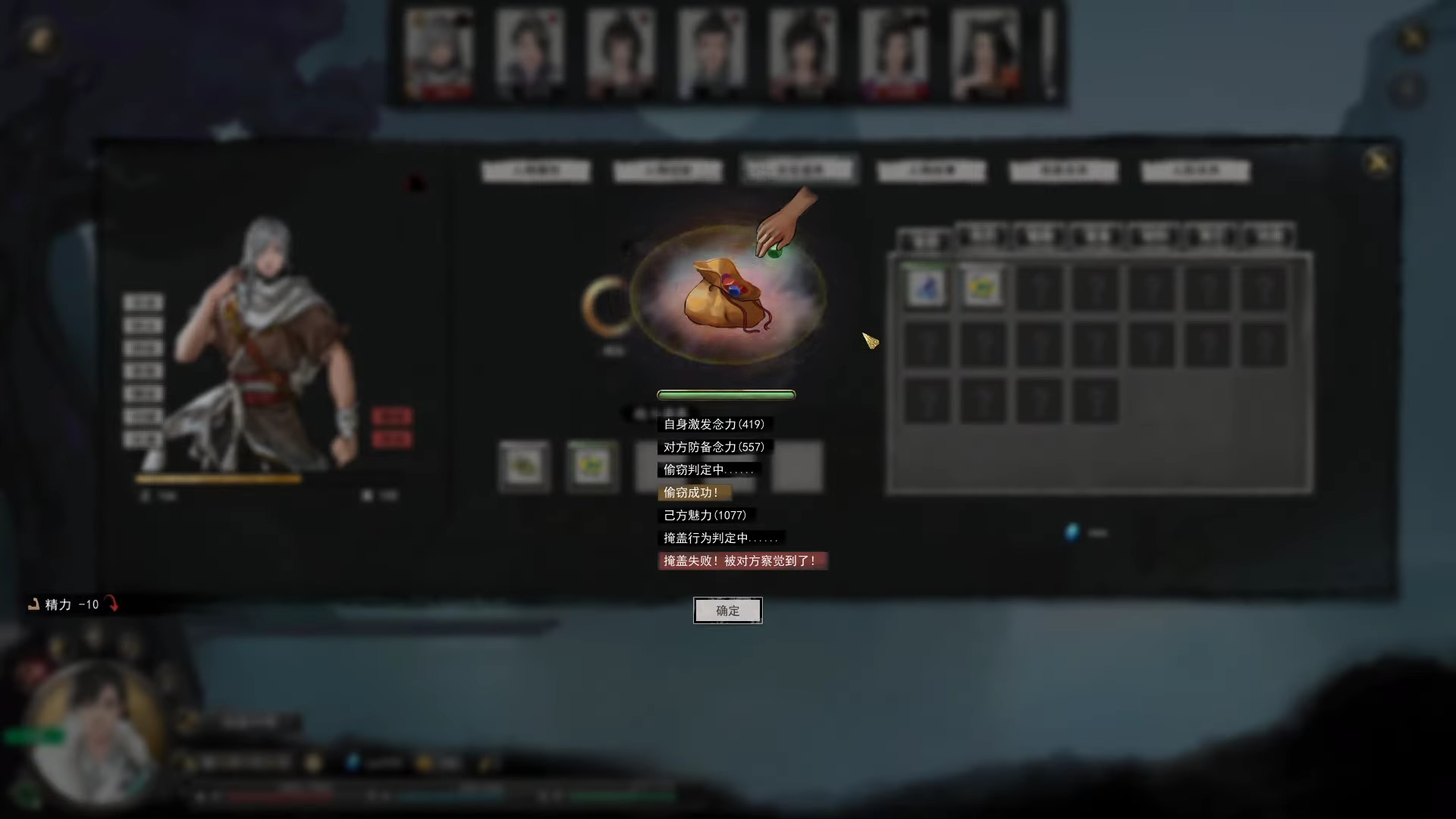This screenshot has width=1456, height=819.
Task: Select the second stolen item icon with green border
Action: 592,466
